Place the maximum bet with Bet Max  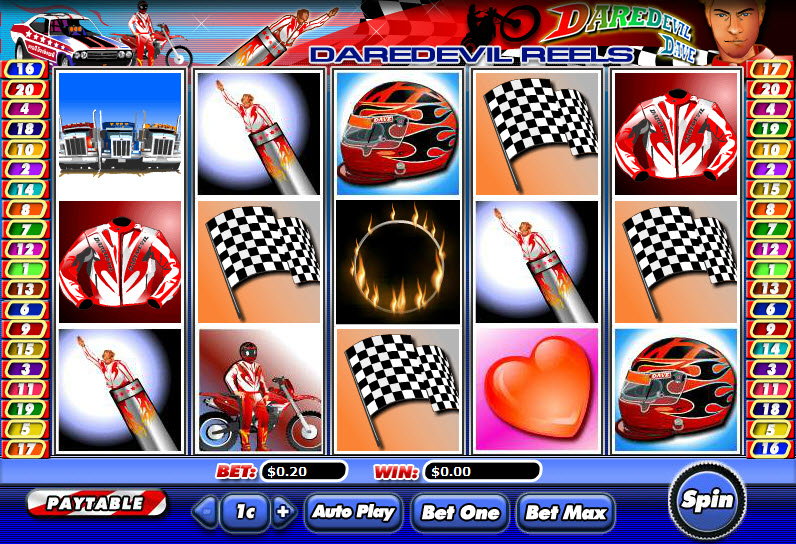pos(565,513)
